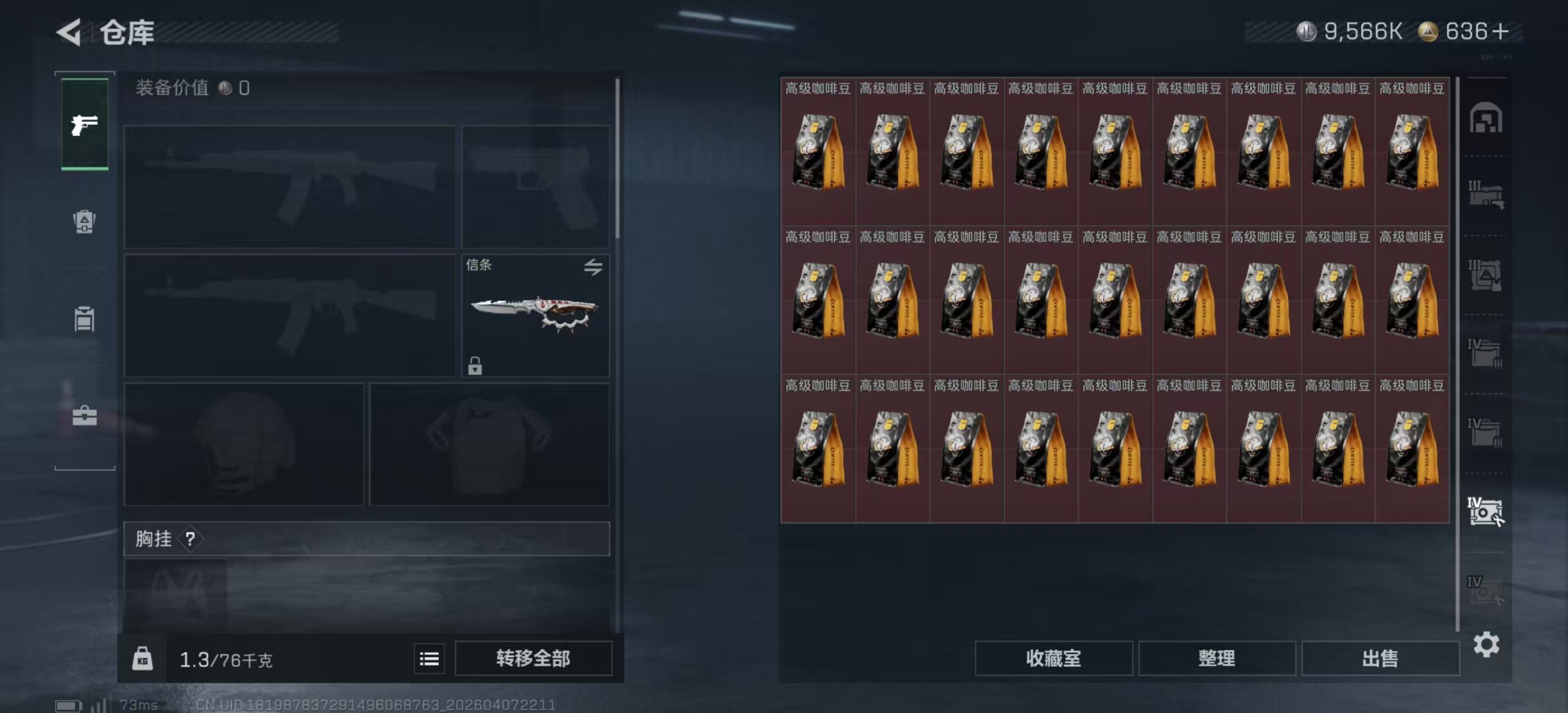This screenshot has height=713, width=1568.
Task: Open the briefcase equipment icon in left sidebar
Action: coord(84,417)
